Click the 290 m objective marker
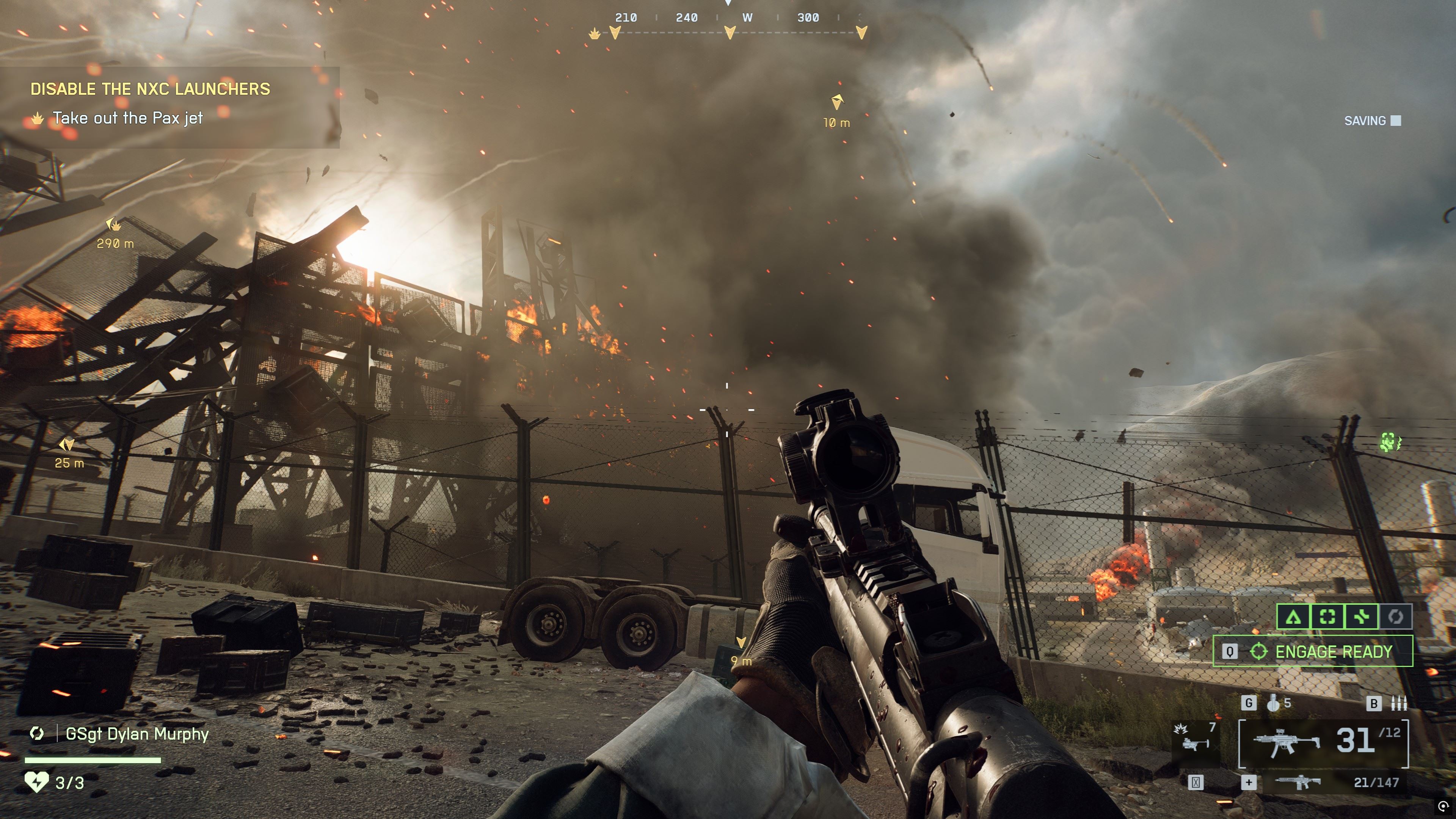This screenshot has height=819, width=1456. [114, 226]
